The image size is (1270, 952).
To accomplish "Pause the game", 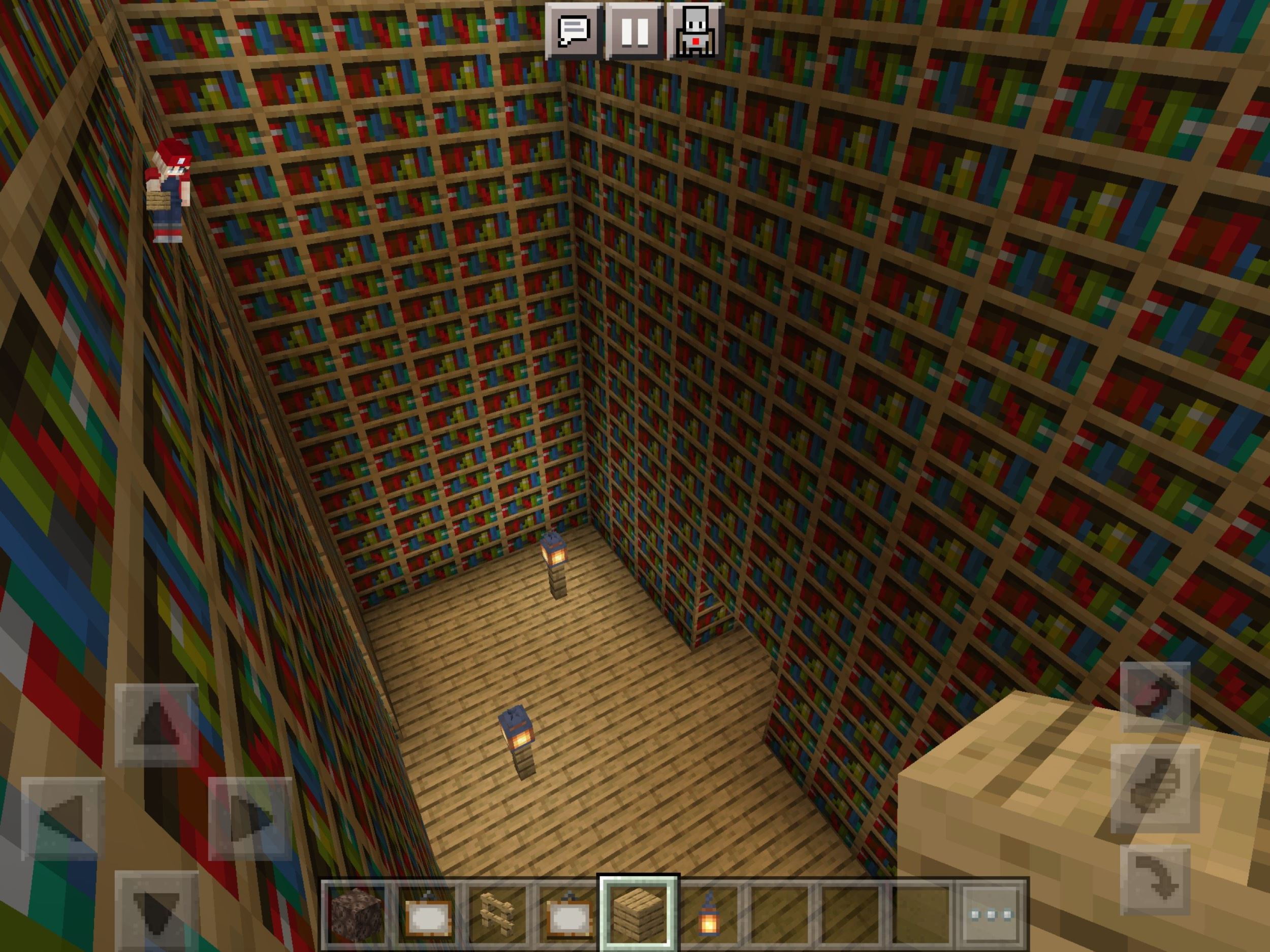I will tap(635, 31).
